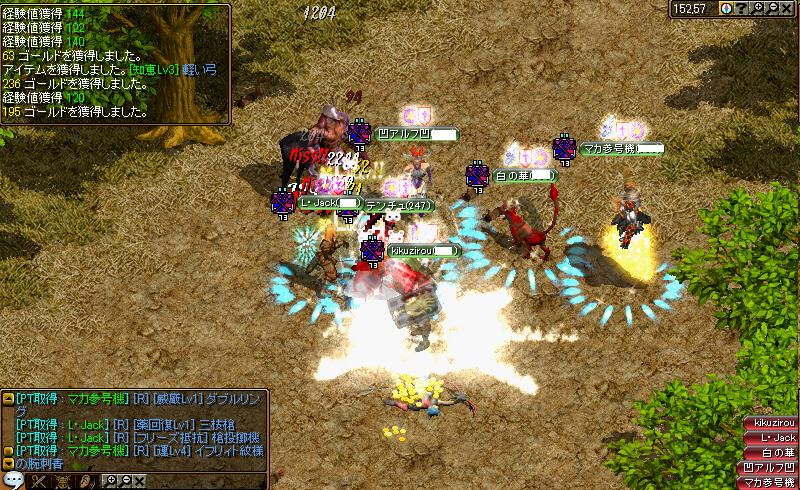Shrink the chat log with the minus magnifier
800x490 pixels.
[x=125, y=481]
